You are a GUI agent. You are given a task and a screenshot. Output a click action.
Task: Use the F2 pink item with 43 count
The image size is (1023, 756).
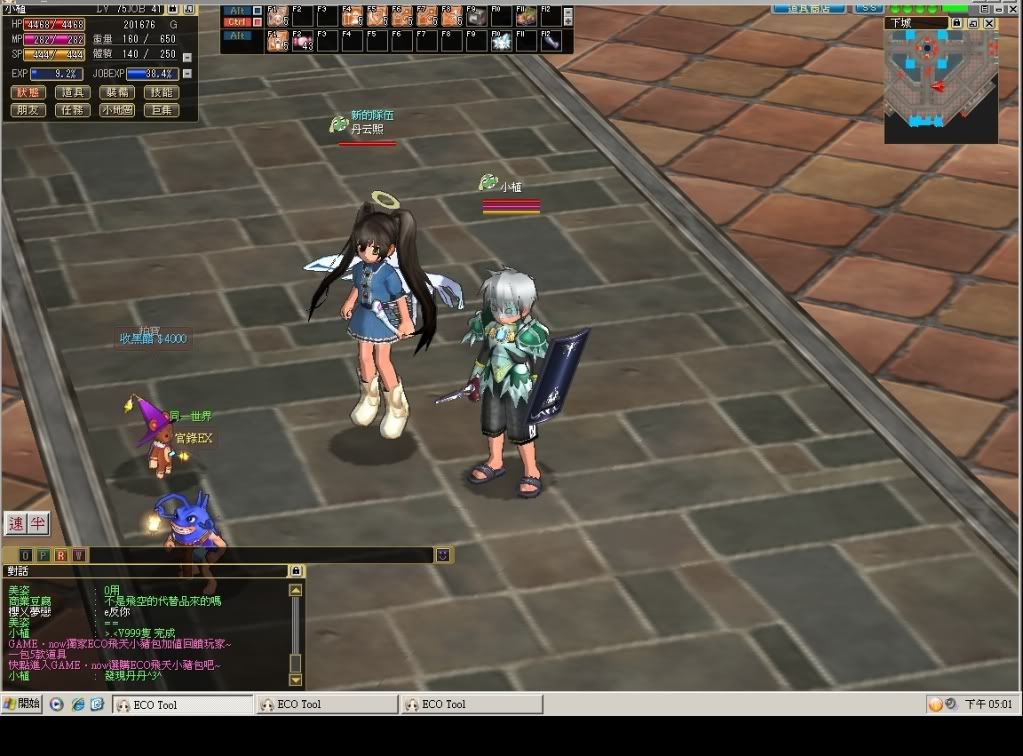pyautogui.click(x=302, y=41)
